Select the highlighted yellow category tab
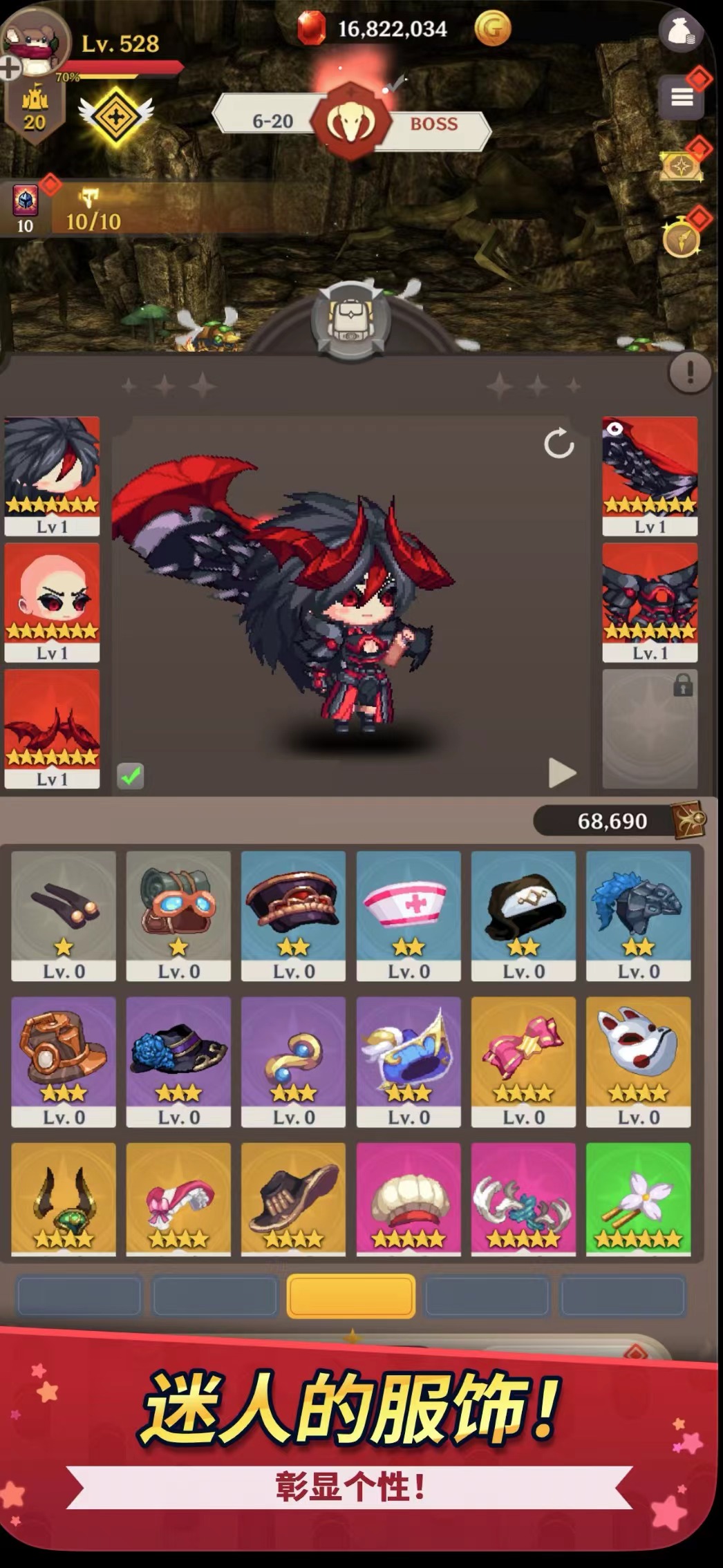This screenshot has height=1568, width=723. click(351, 1296)
